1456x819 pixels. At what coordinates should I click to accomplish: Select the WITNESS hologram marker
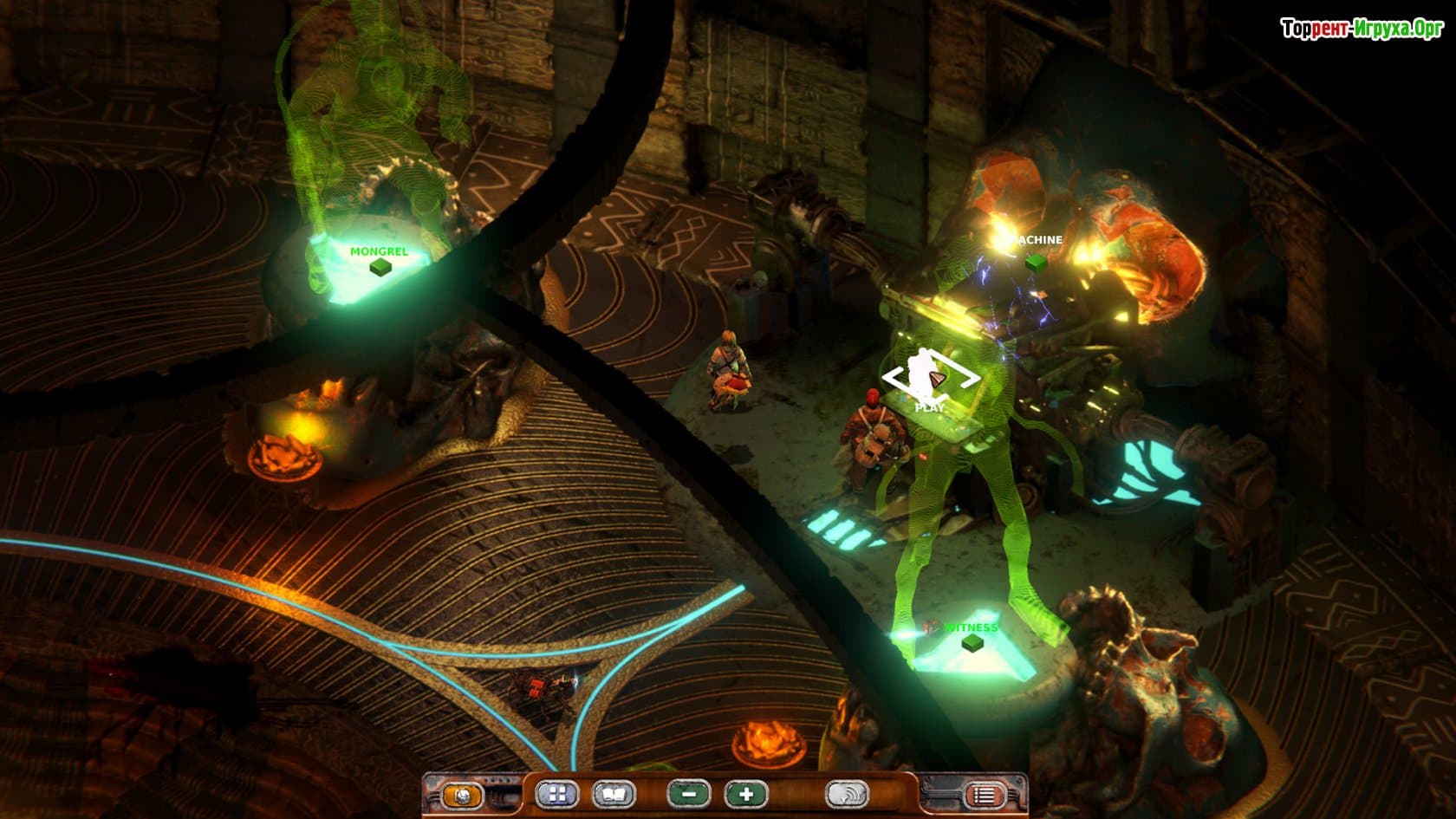(x=973, y=641)
